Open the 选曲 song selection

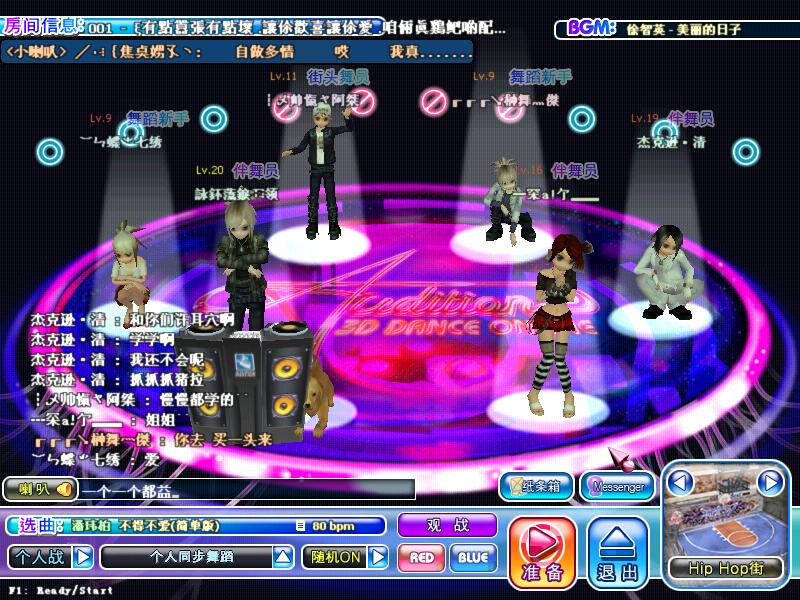39,525
